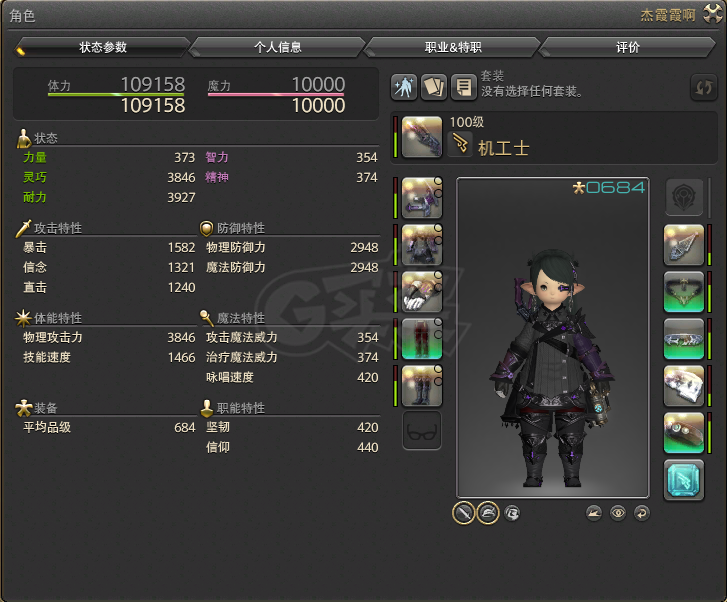727x602 pixels.
Task: Reset the character preview rotation
Action: click(641, 513)
